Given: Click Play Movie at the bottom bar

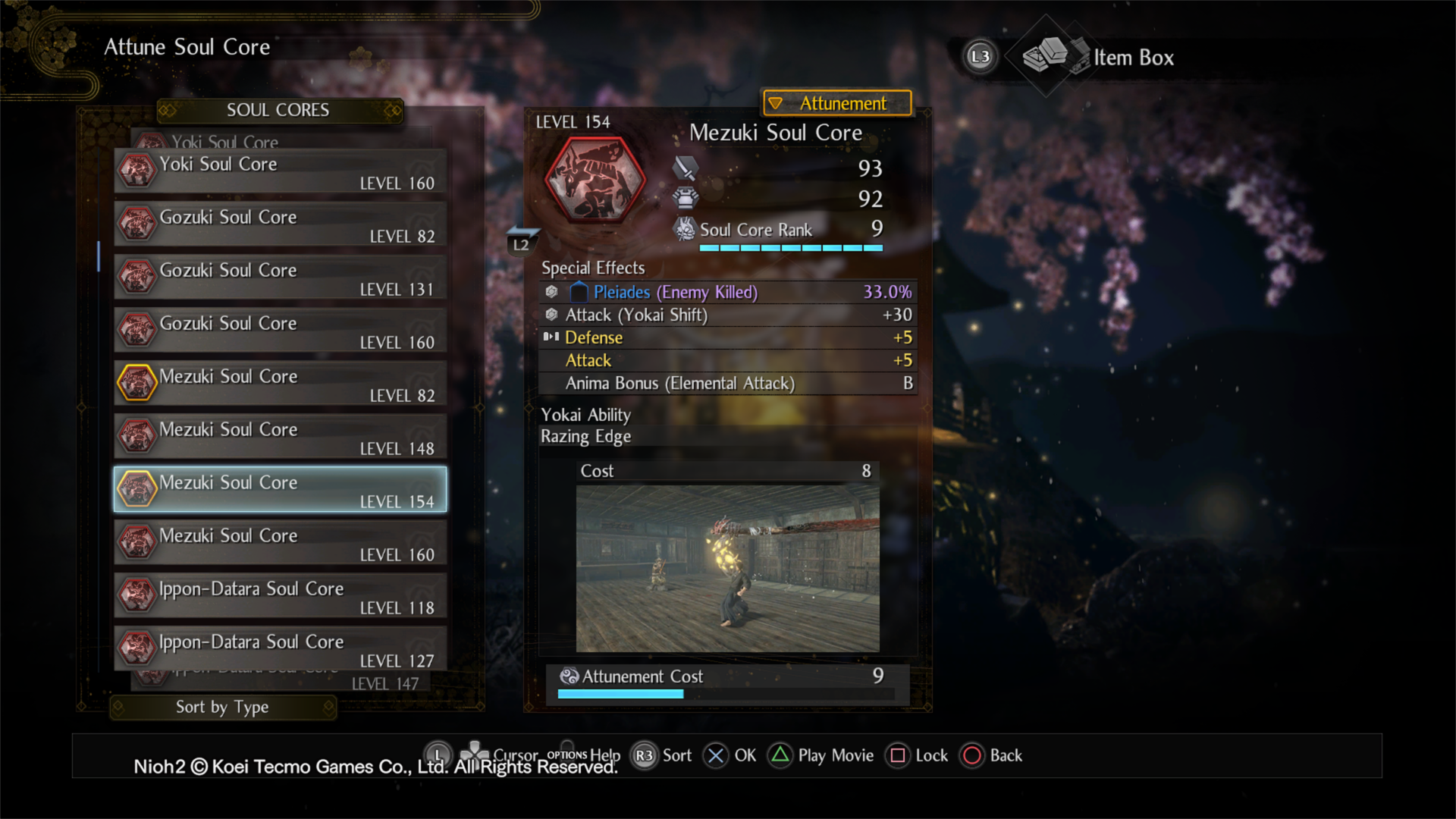Looking at the screenshot, I should (821, 755).
